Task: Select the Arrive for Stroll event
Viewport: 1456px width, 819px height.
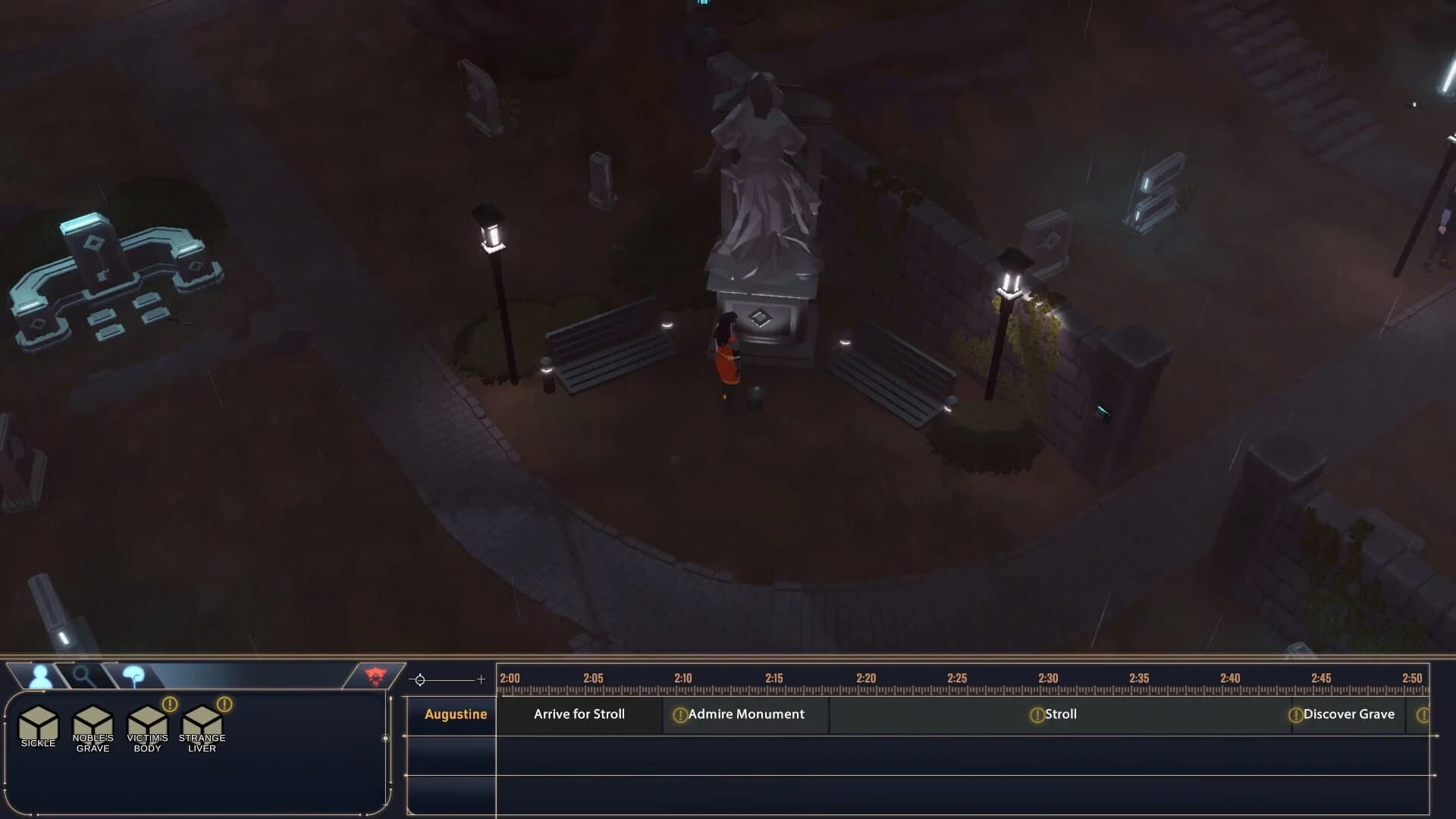Action: pyautogui.click(x=580, y=714)
